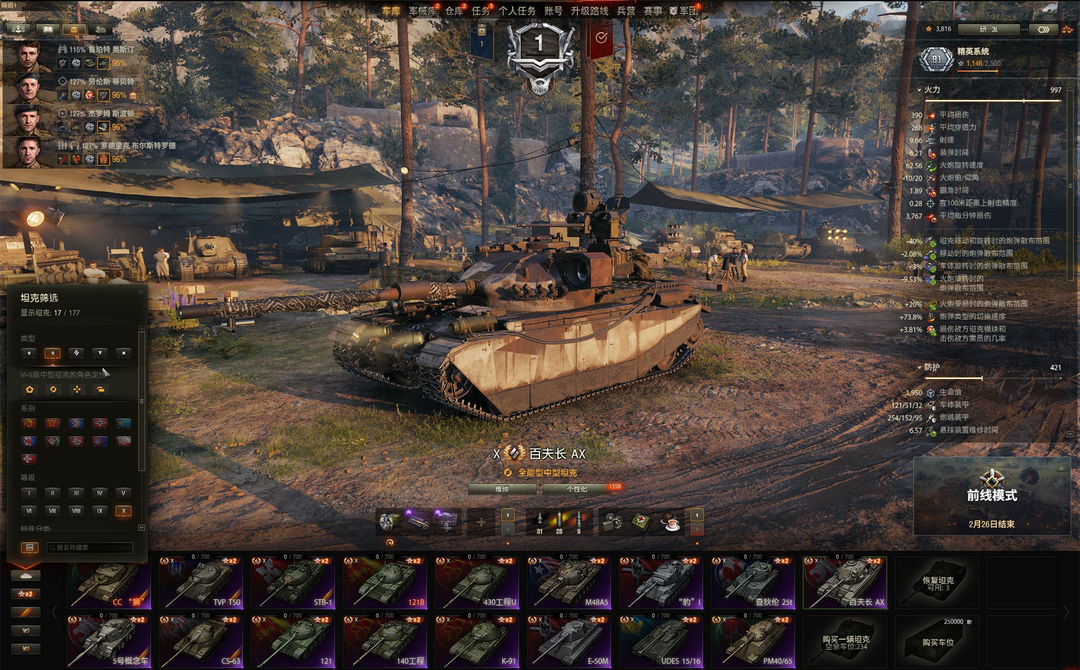
Task: Go to the 升级路线 (Tech Tree) tab
Action: [589, 10]
